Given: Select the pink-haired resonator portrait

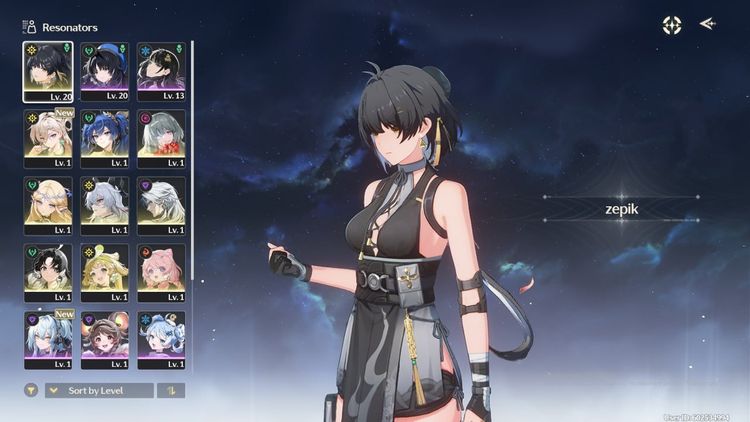Looking at the screenshot, I should coord(161,272).
